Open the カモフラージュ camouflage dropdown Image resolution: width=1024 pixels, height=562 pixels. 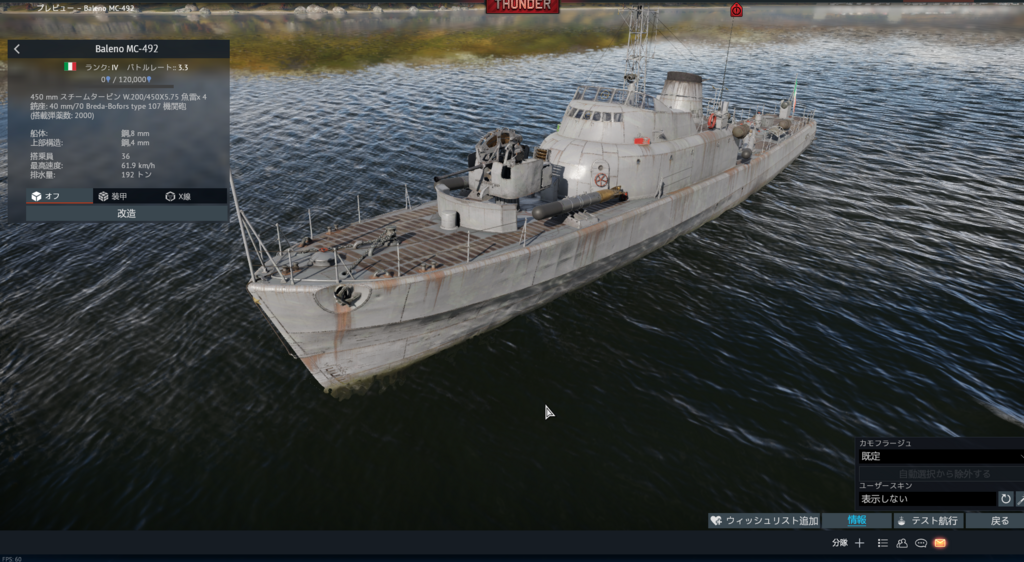click(940, 456)
